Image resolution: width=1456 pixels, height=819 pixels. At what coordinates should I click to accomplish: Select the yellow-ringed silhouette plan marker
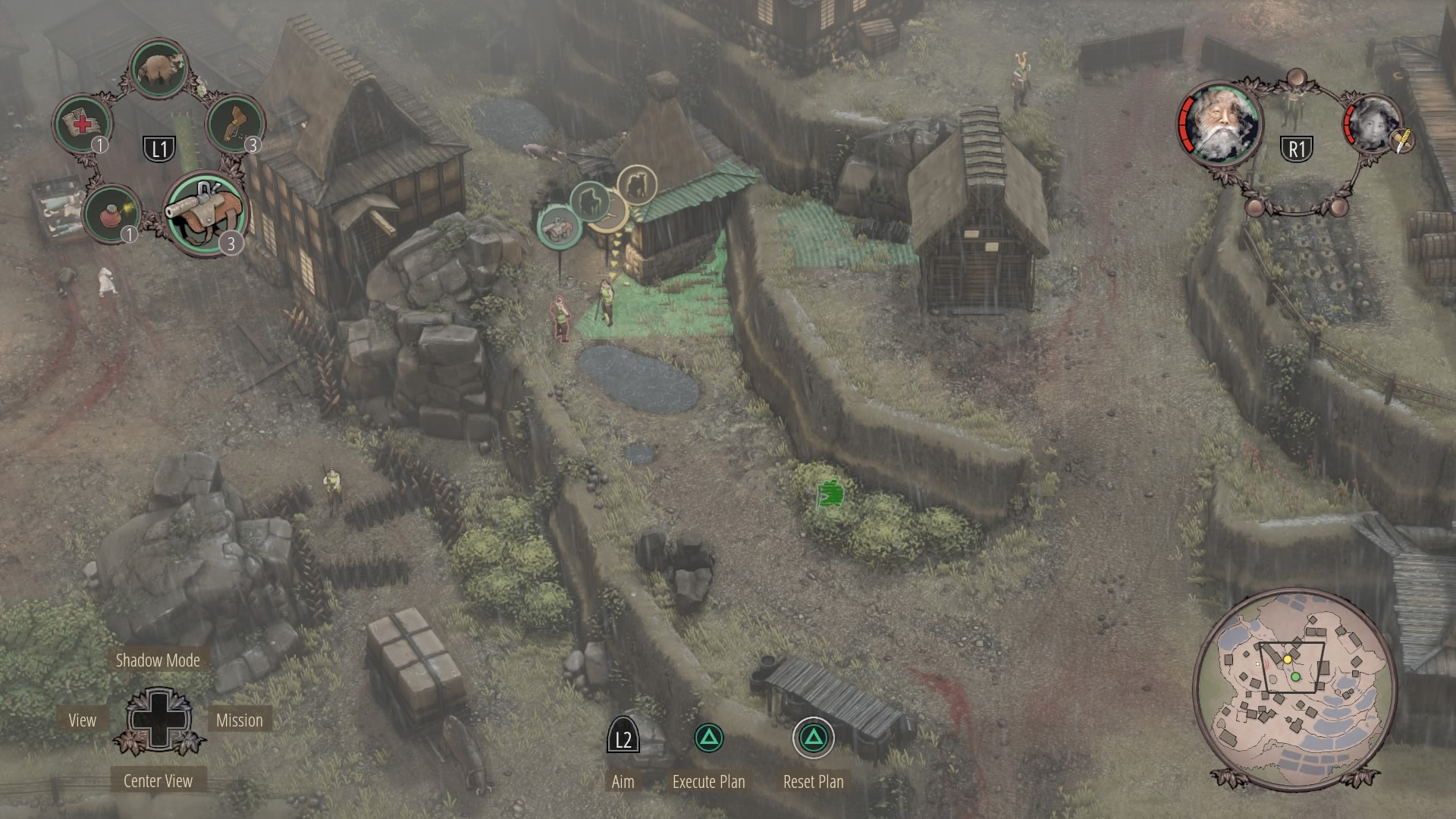pos(636,184)
